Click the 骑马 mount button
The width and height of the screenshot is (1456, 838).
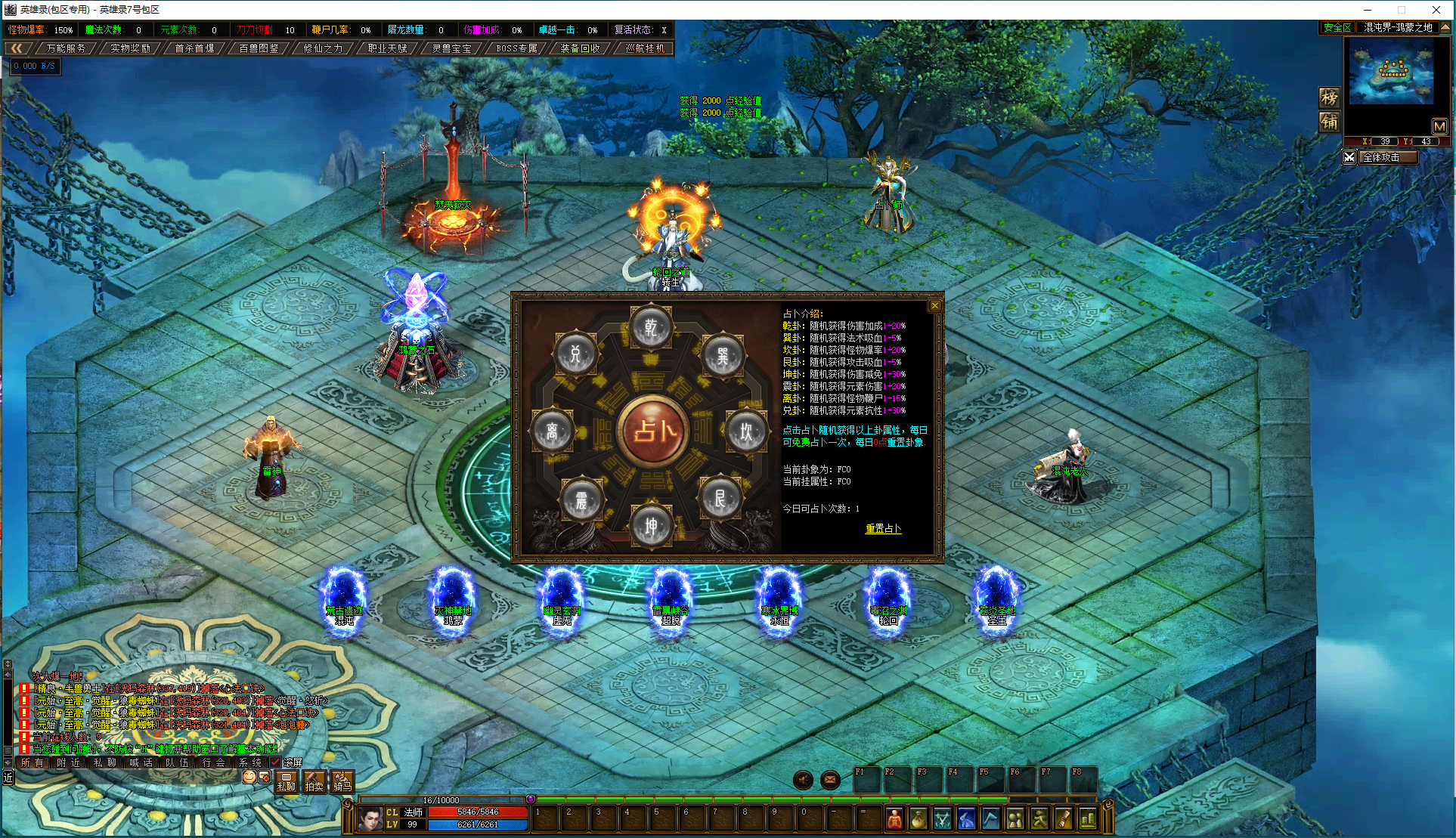tap(342, 781)
